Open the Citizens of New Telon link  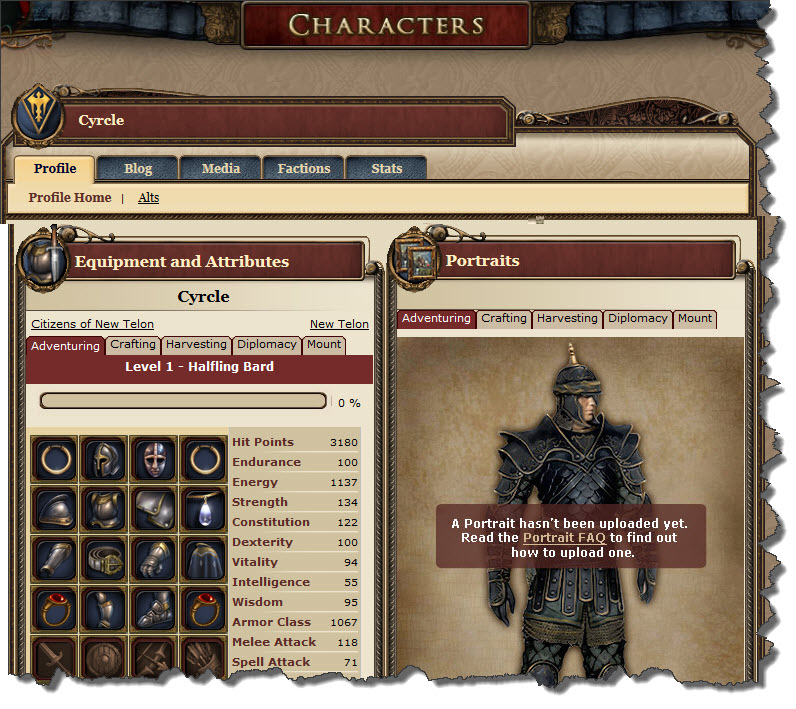tap(89, 324)
